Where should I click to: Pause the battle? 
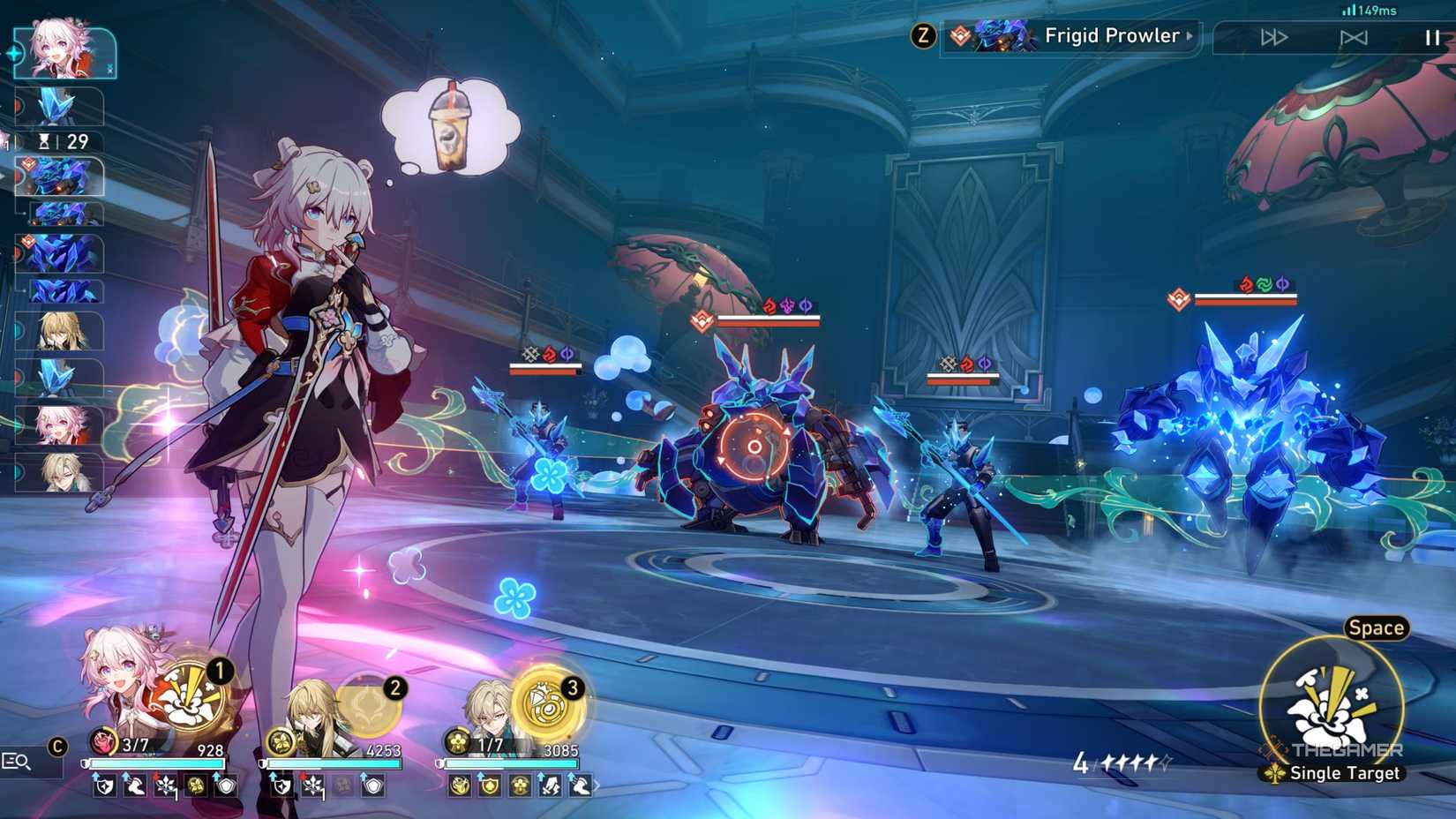[x=1432, y=37]
